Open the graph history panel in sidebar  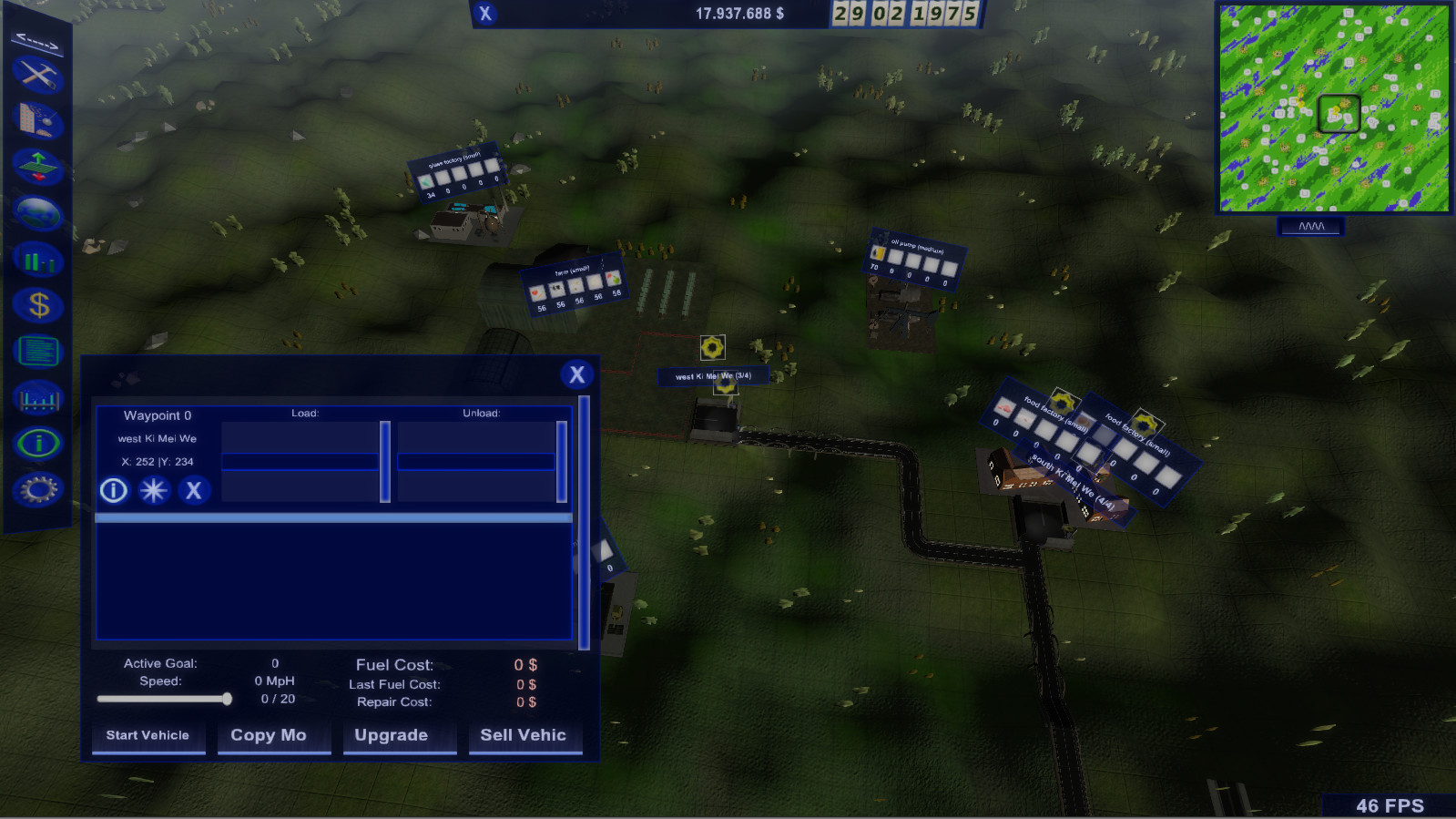pyautogui.click(x=36, y=397)
